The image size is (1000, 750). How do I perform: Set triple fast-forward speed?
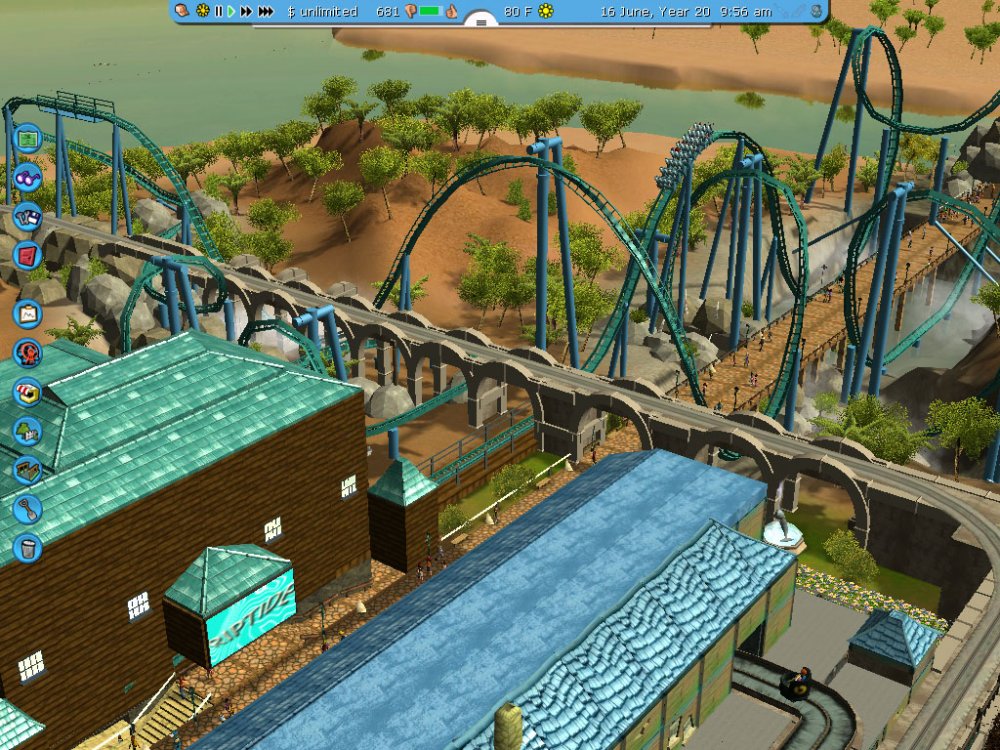266,11
